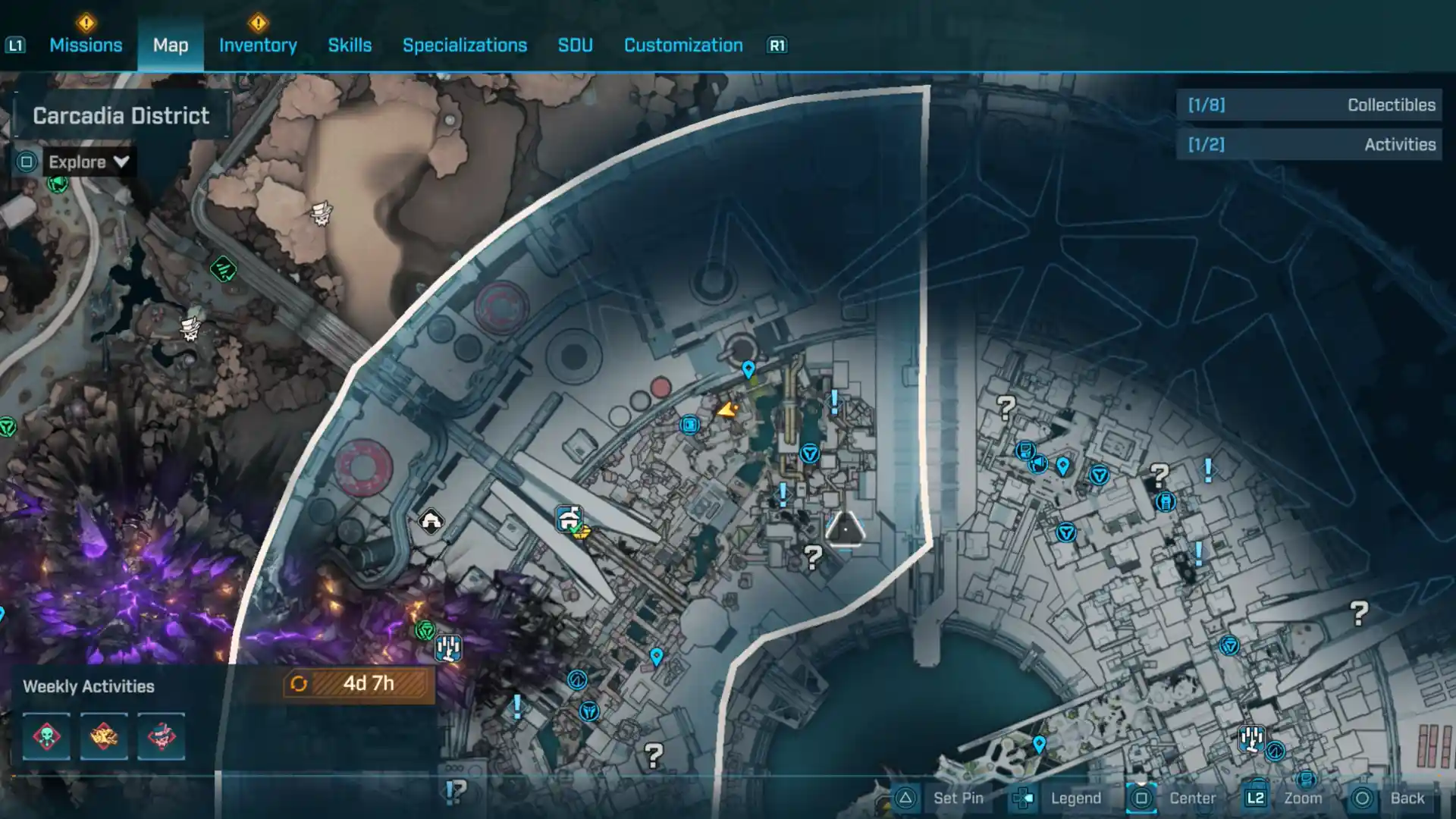Select the Map tab

tap(171, 45)
